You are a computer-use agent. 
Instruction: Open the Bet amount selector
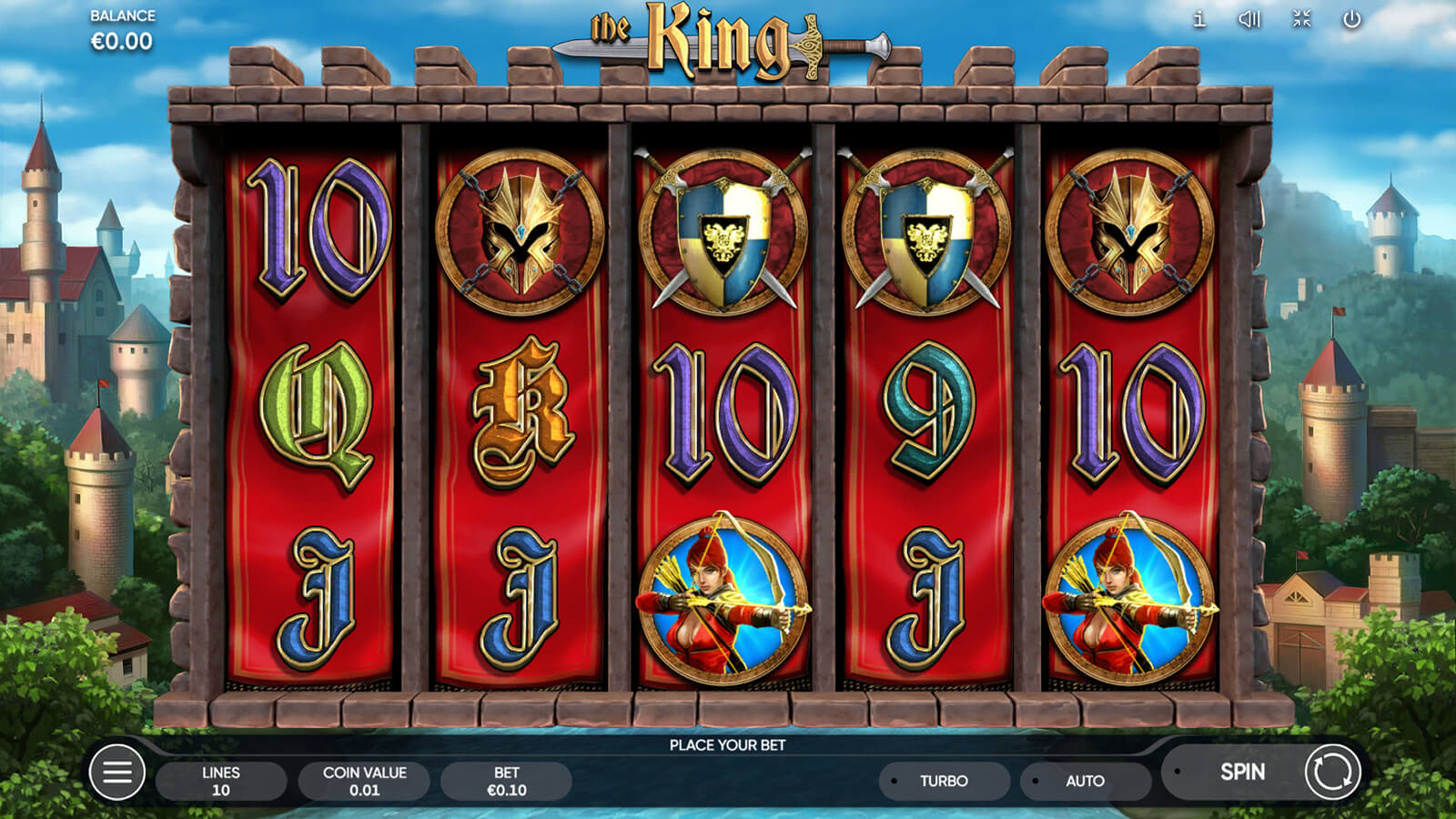[x=507, y=781]
